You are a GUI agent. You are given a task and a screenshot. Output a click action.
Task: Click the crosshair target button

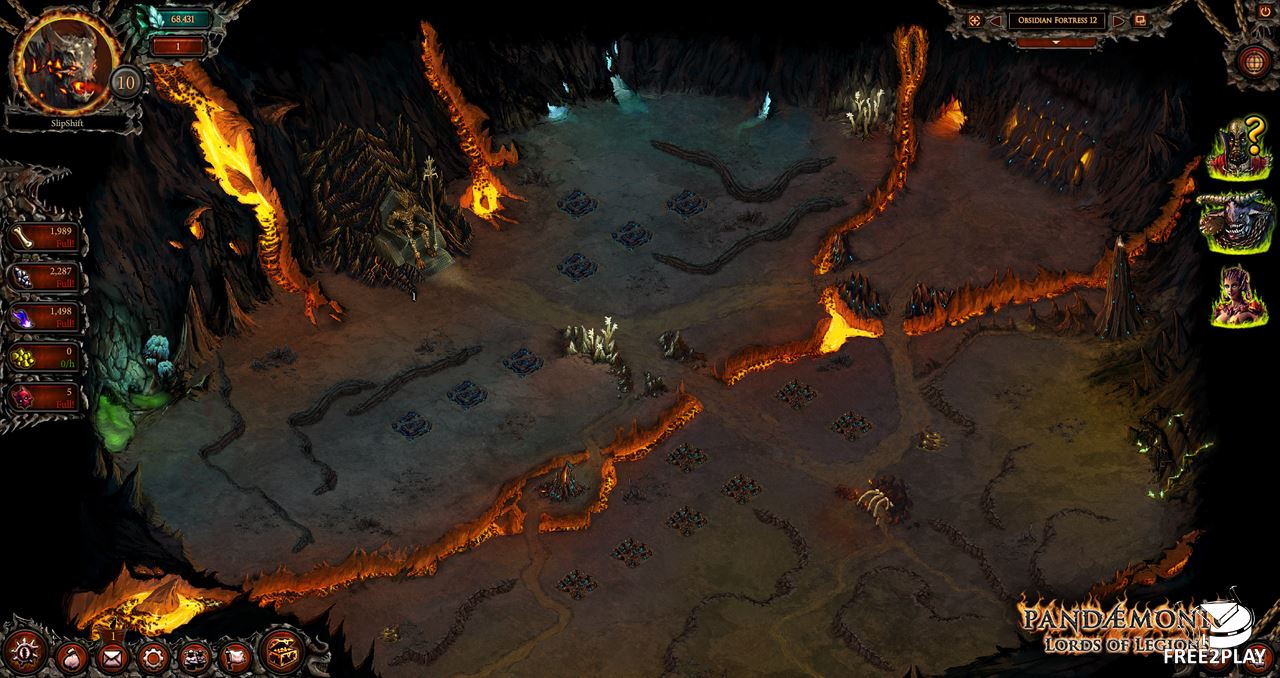click(974, 20)
